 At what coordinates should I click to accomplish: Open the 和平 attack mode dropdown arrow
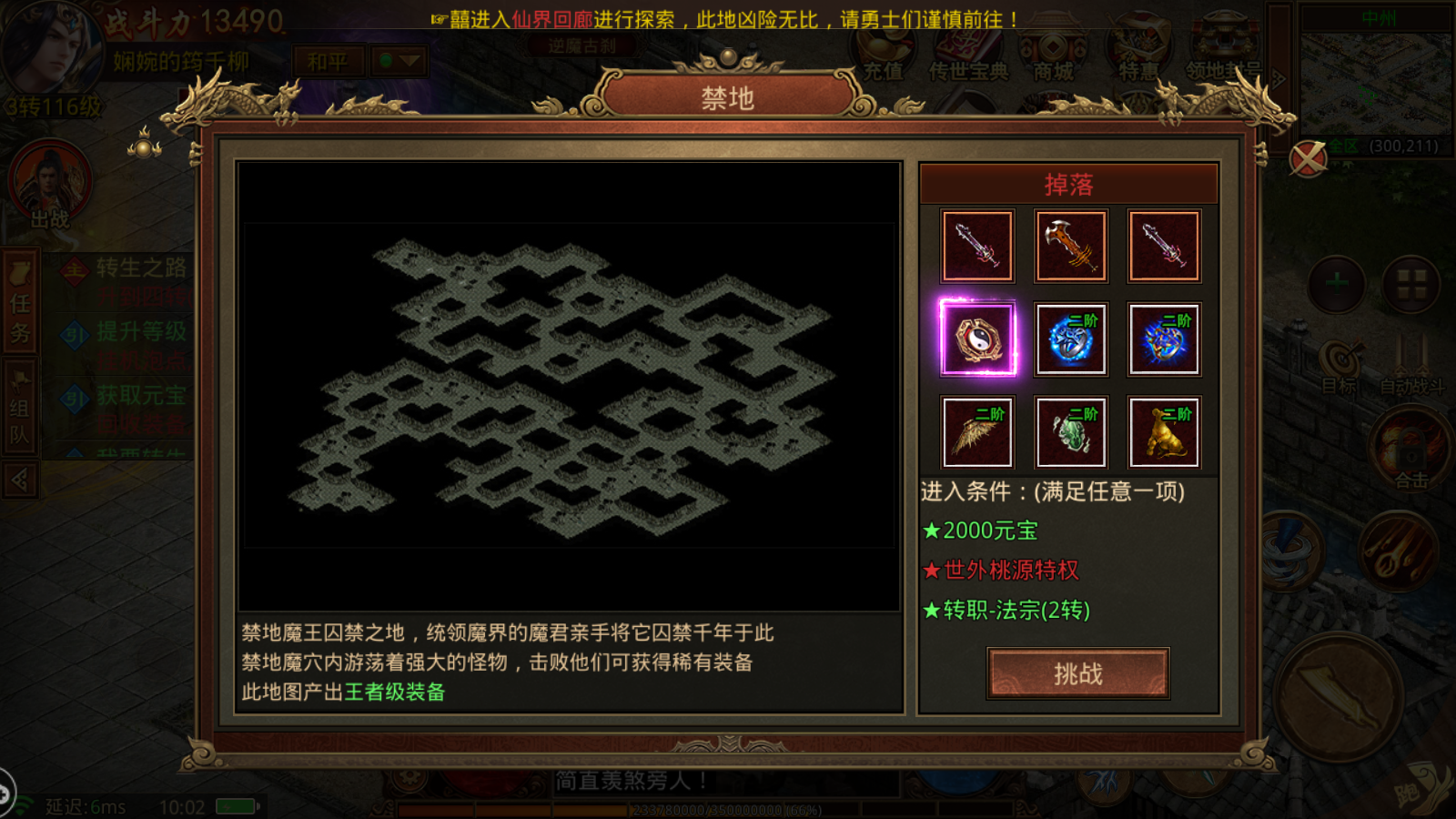[410, 59]
